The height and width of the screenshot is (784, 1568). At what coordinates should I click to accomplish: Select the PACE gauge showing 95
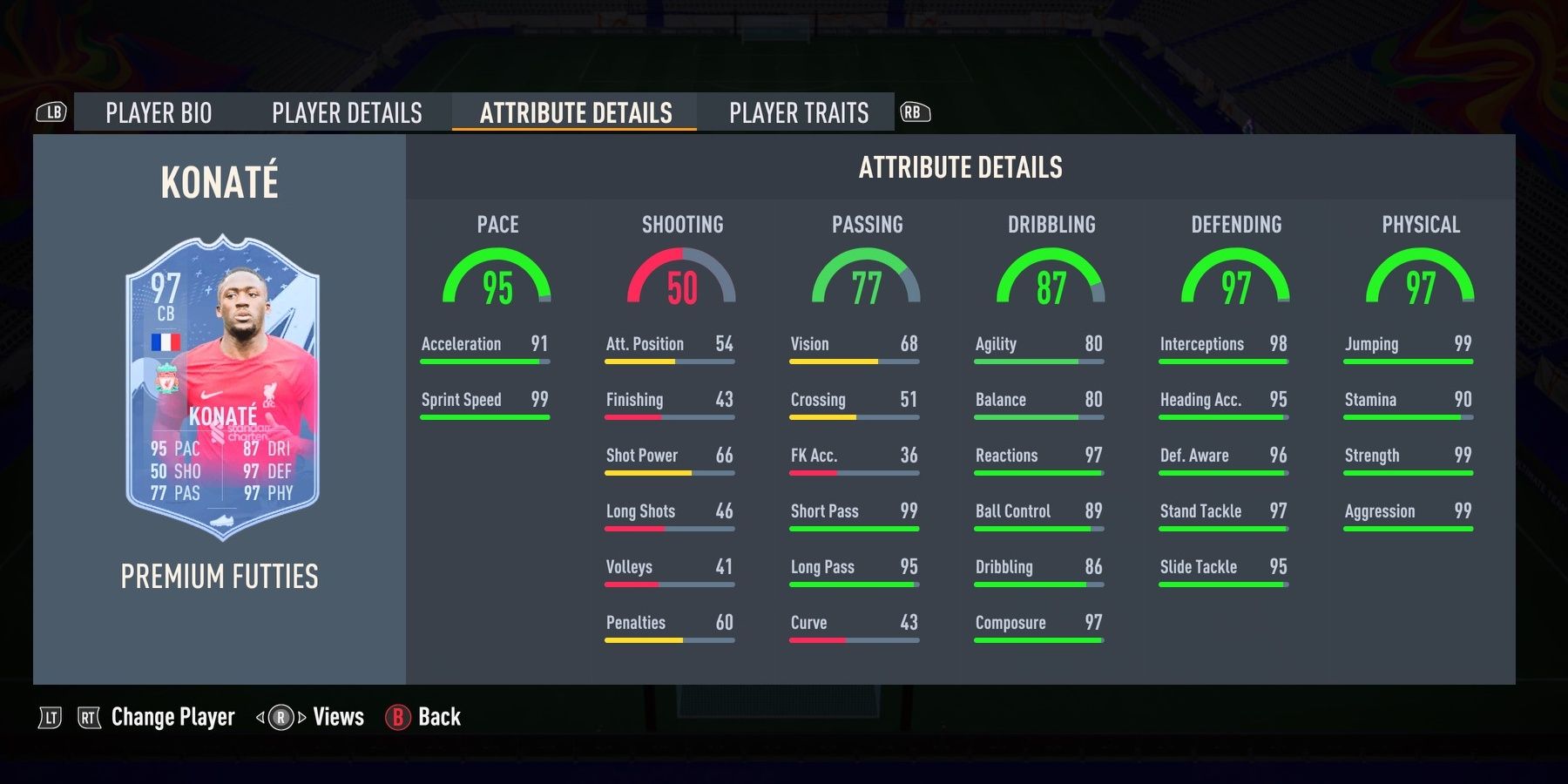pos(497,277)
